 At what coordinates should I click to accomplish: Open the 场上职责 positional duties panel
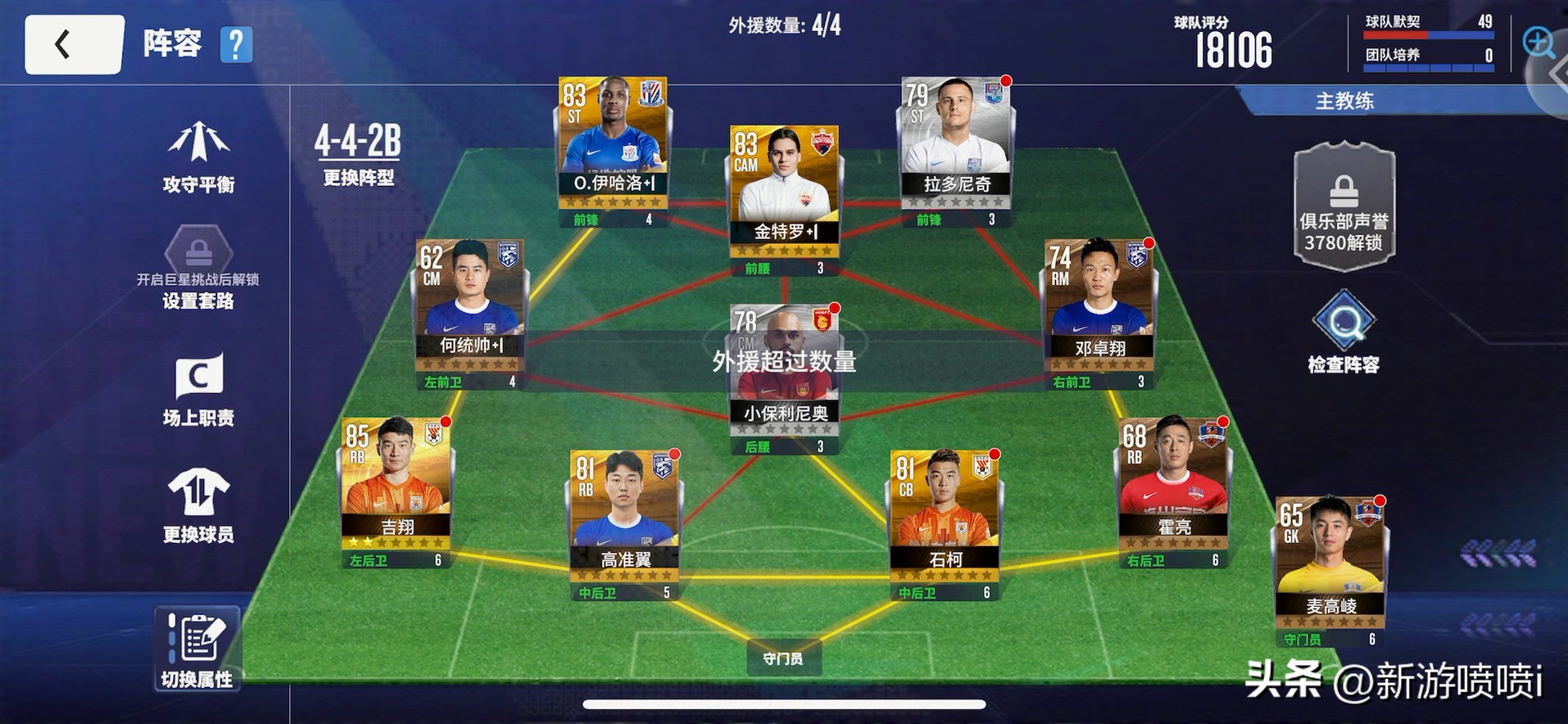click(199, 389)
